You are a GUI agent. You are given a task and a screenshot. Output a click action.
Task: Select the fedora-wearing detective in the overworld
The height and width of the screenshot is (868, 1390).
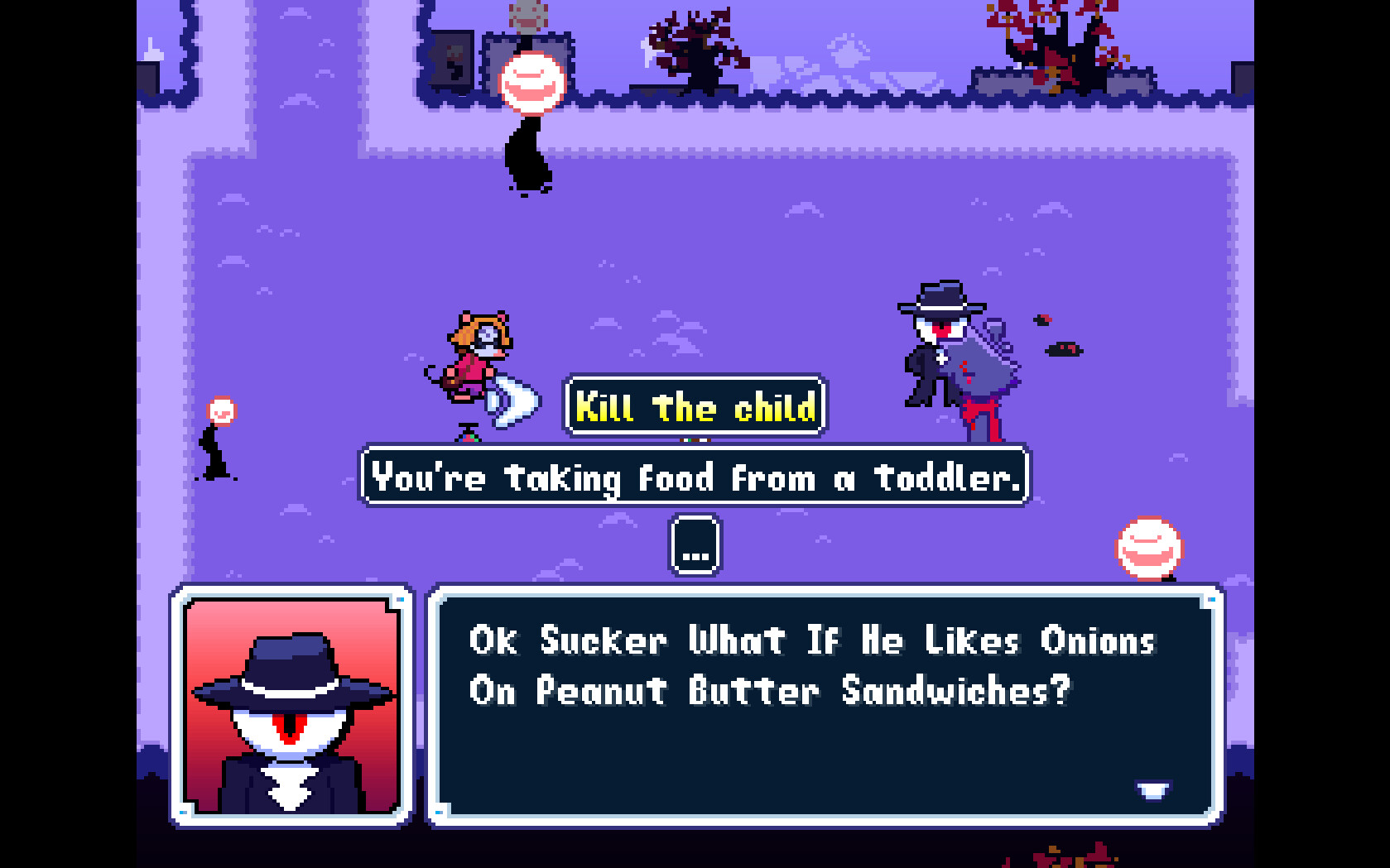[x=940, y=356]
